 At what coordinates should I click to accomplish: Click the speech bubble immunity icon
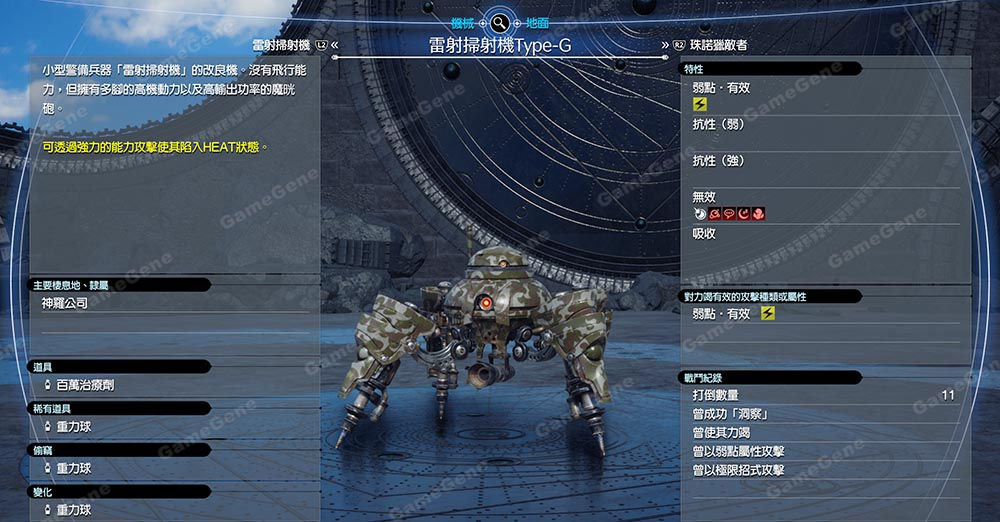[x=729, y=213]
